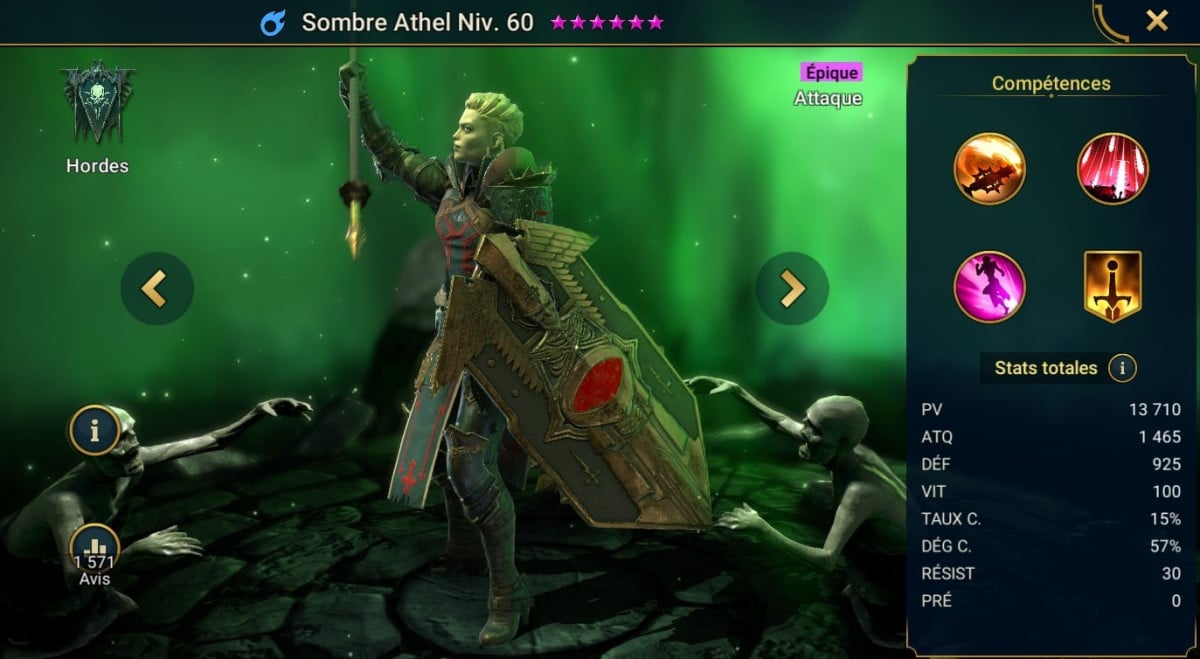Tap the blue affinity icon beside the name
Screen dimensions: 1200x659
[x=272, y=23]
